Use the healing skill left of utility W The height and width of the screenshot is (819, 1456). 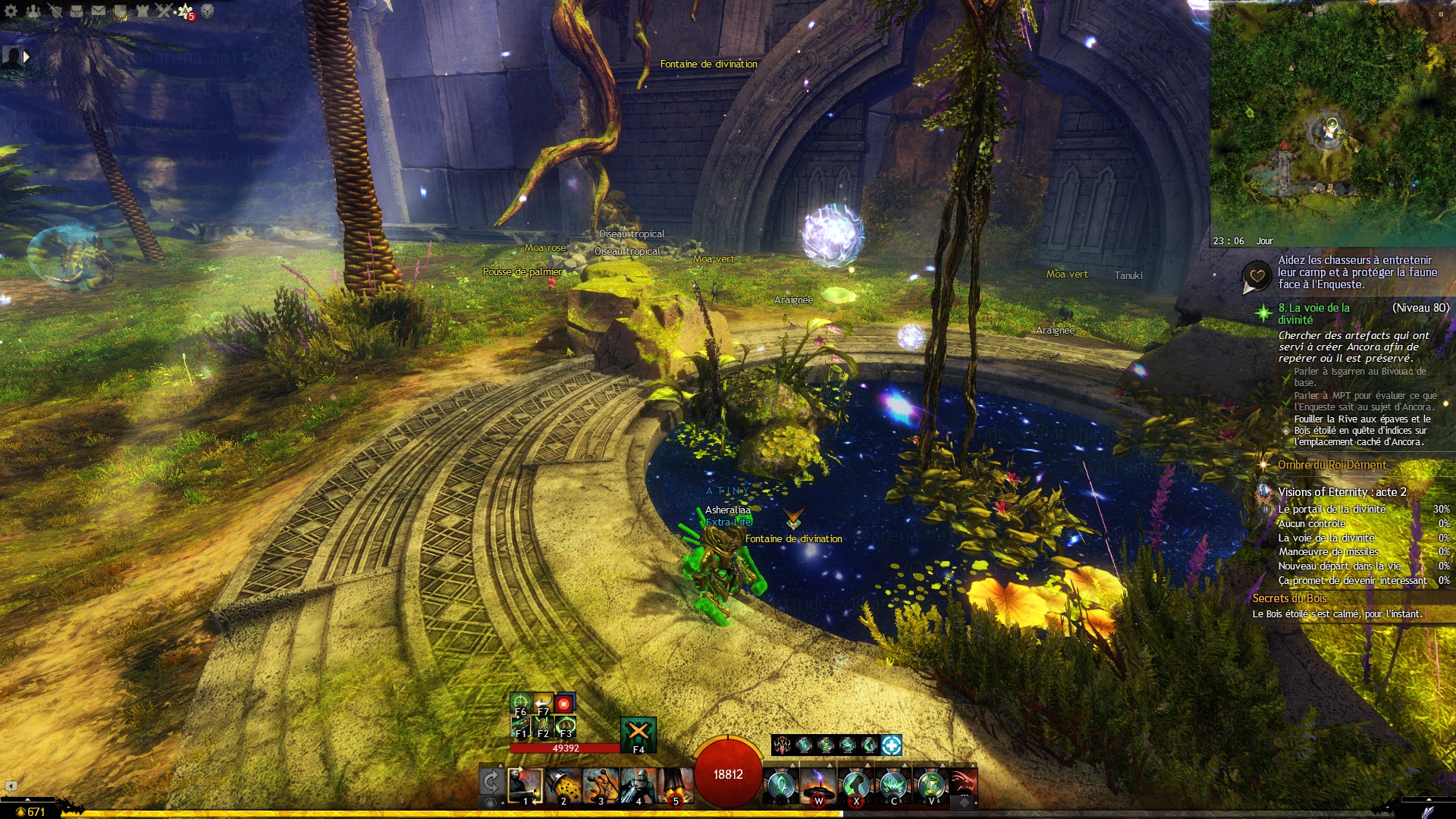tap(780, 785)
